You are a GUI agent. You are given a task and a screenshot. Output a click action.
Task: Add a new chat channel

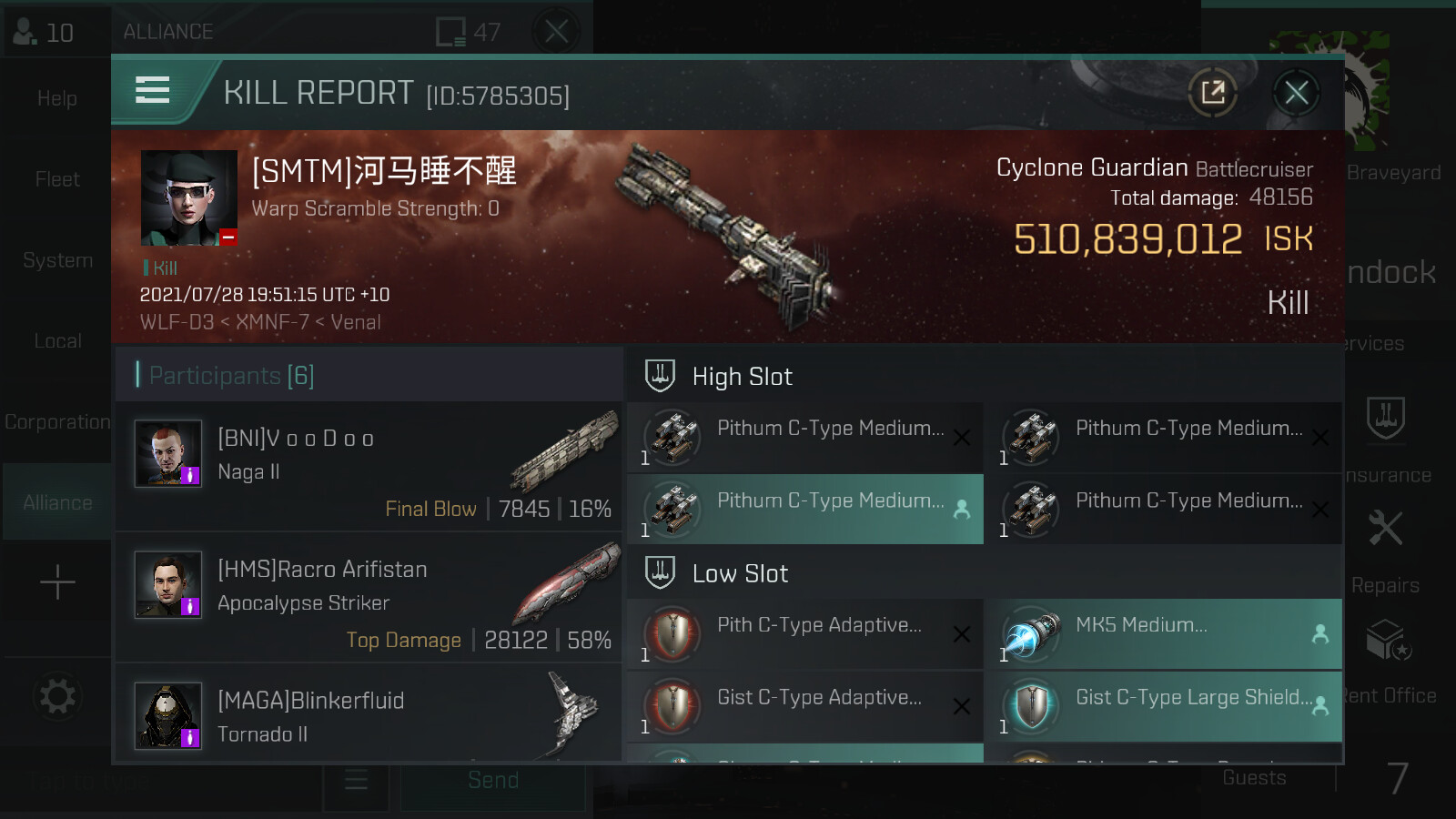tap(57, 582)
